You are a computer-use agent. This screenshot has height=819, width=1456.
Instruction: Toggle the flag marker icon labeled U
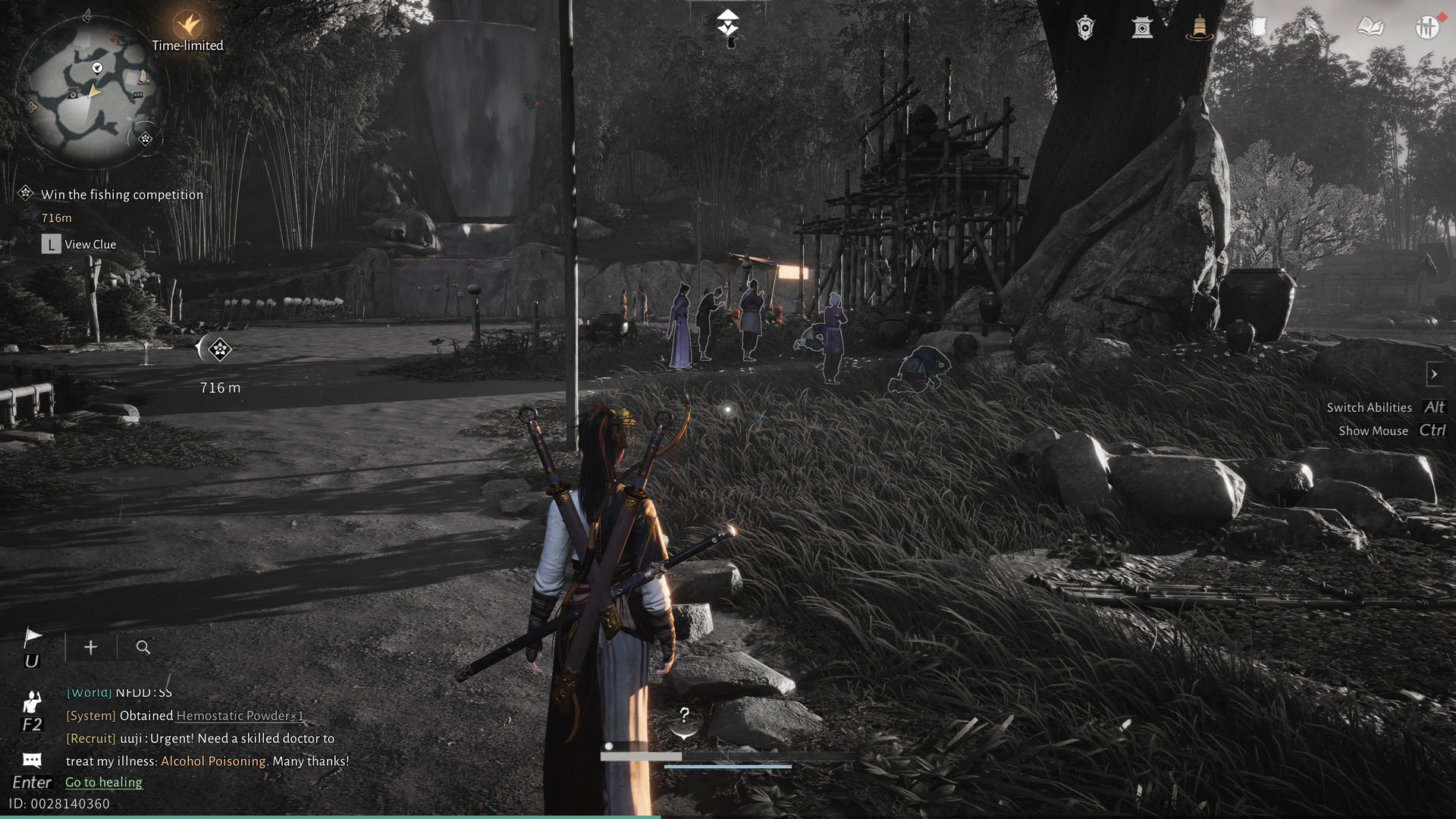click(33, 635)
